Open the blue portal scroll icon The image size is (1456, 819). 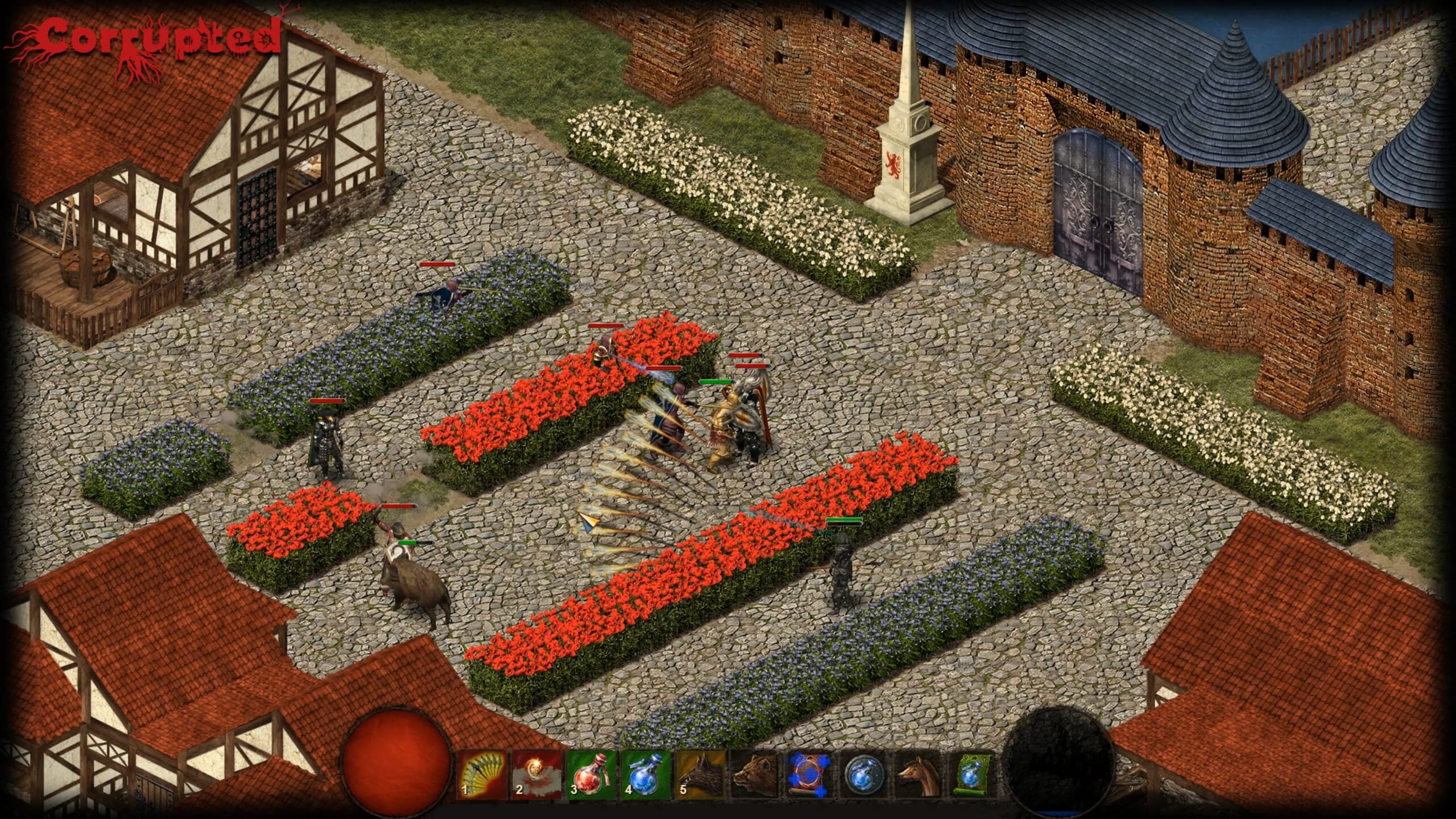tap(809, 775)
